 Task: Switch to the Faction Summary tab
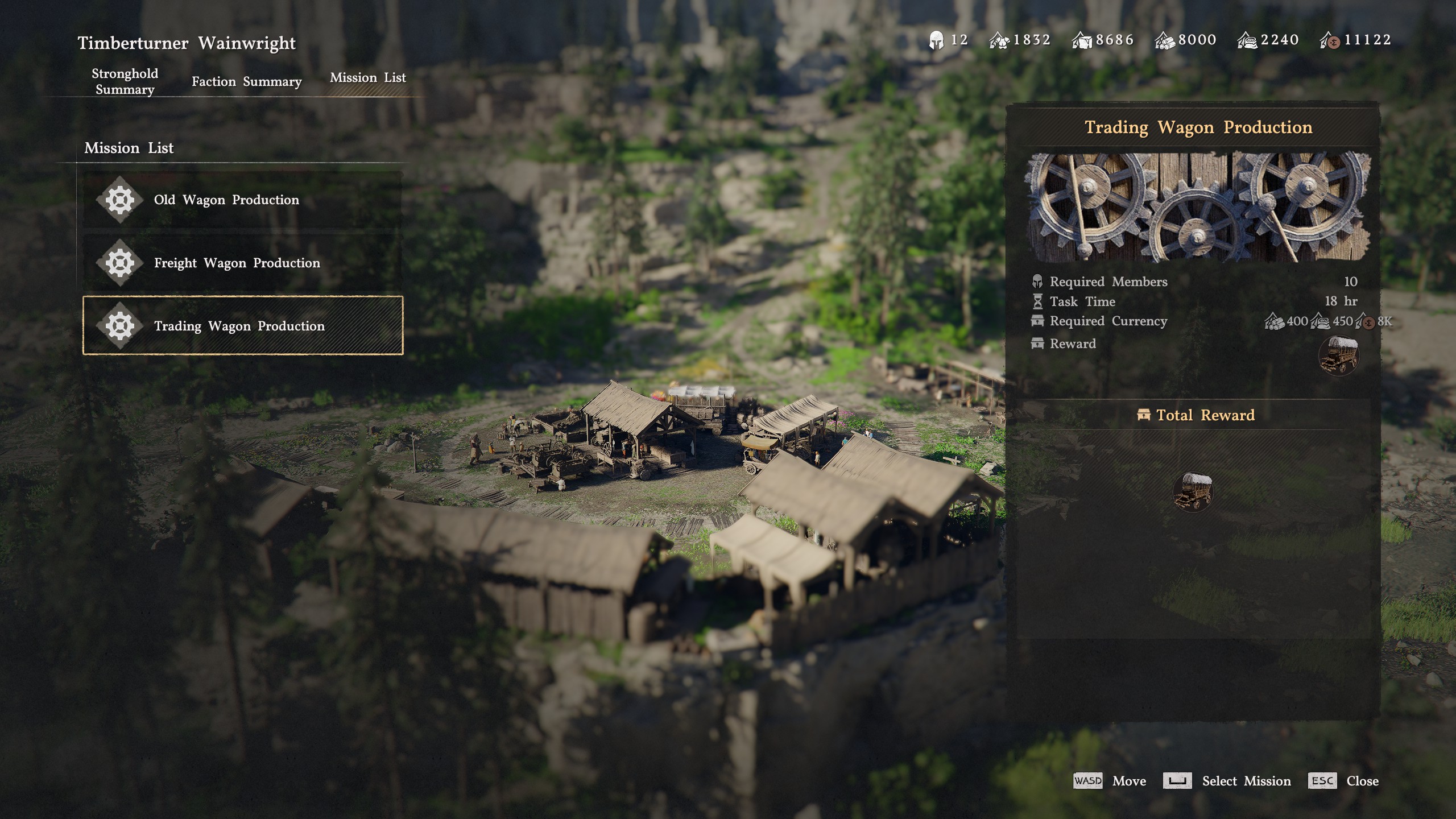coord(246,81)
